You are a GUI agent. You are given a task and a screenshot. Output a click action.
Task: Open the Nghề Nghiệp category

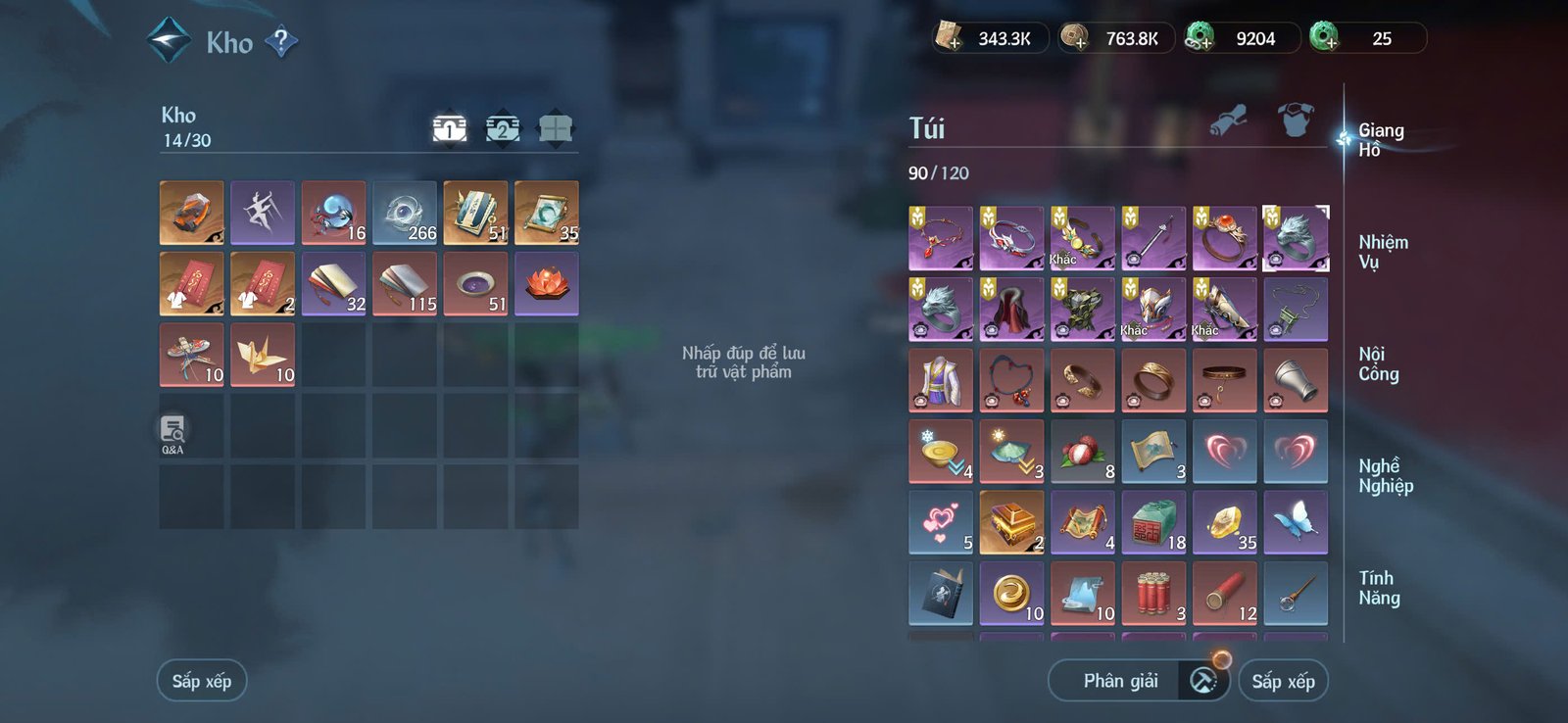click(1385, 475)
